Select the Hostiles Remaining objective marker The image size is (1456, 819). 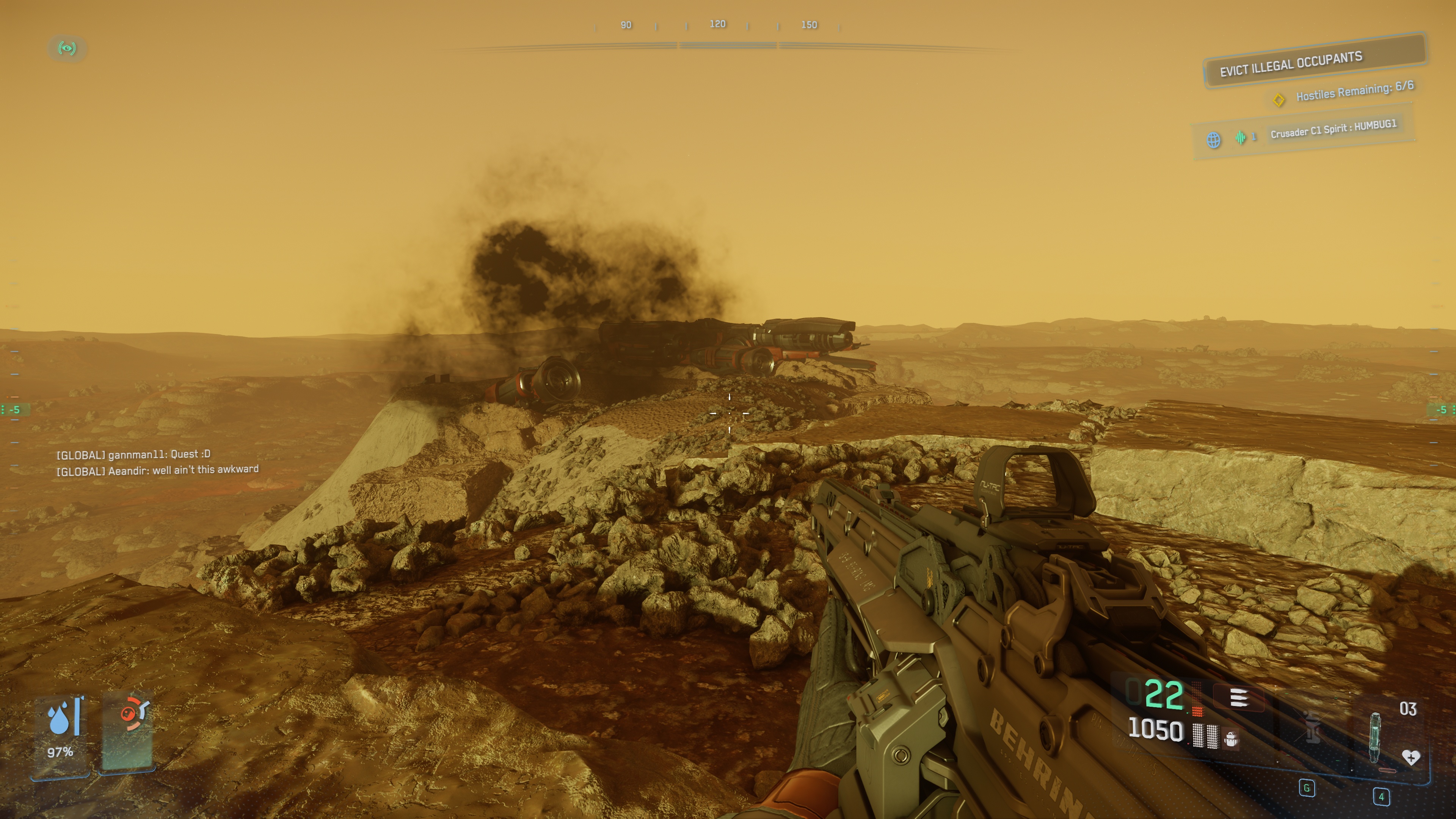tap(1278, 100)
